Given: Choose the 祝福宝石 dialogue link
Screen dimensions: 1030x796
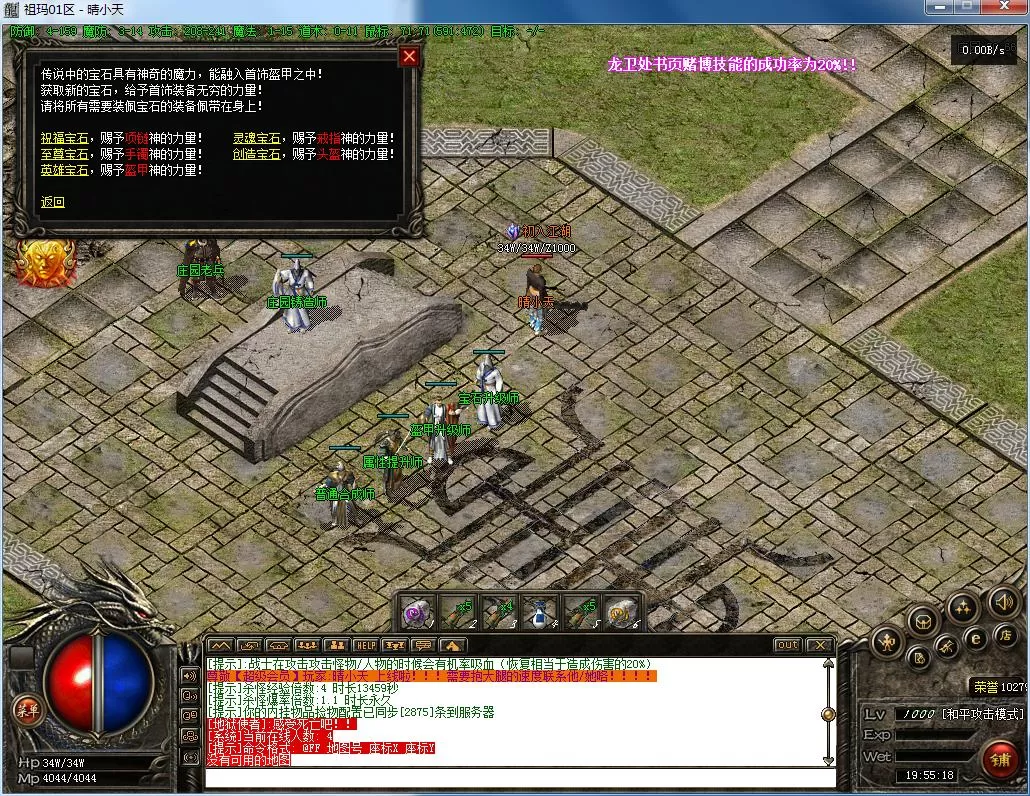Looking at the screenshot, I should tap(64, 138).
